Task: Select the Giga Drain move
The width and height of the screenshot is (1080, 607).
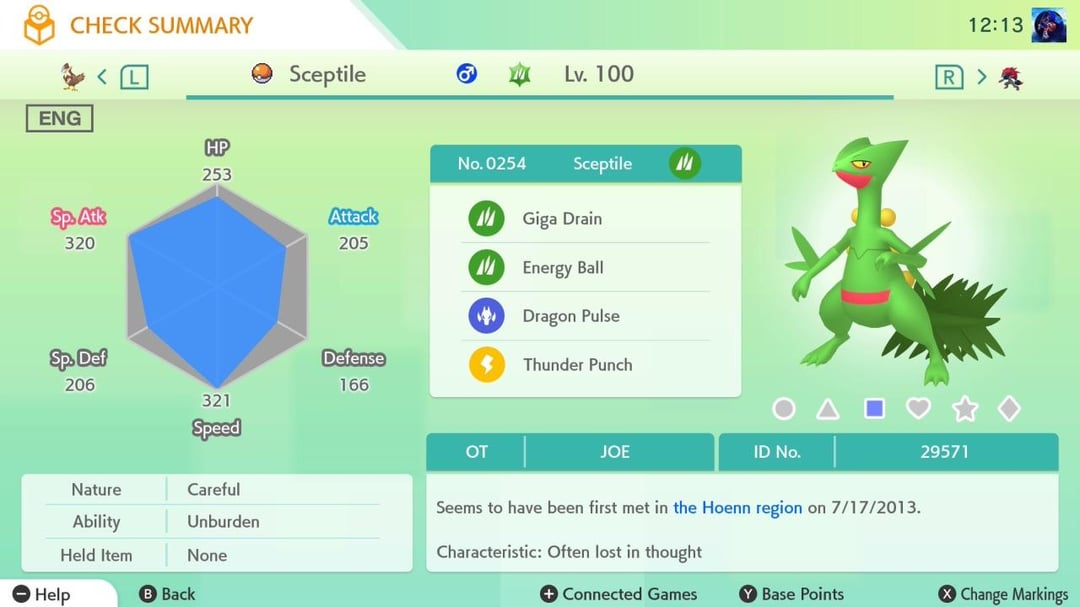Action: coord(586,219)
